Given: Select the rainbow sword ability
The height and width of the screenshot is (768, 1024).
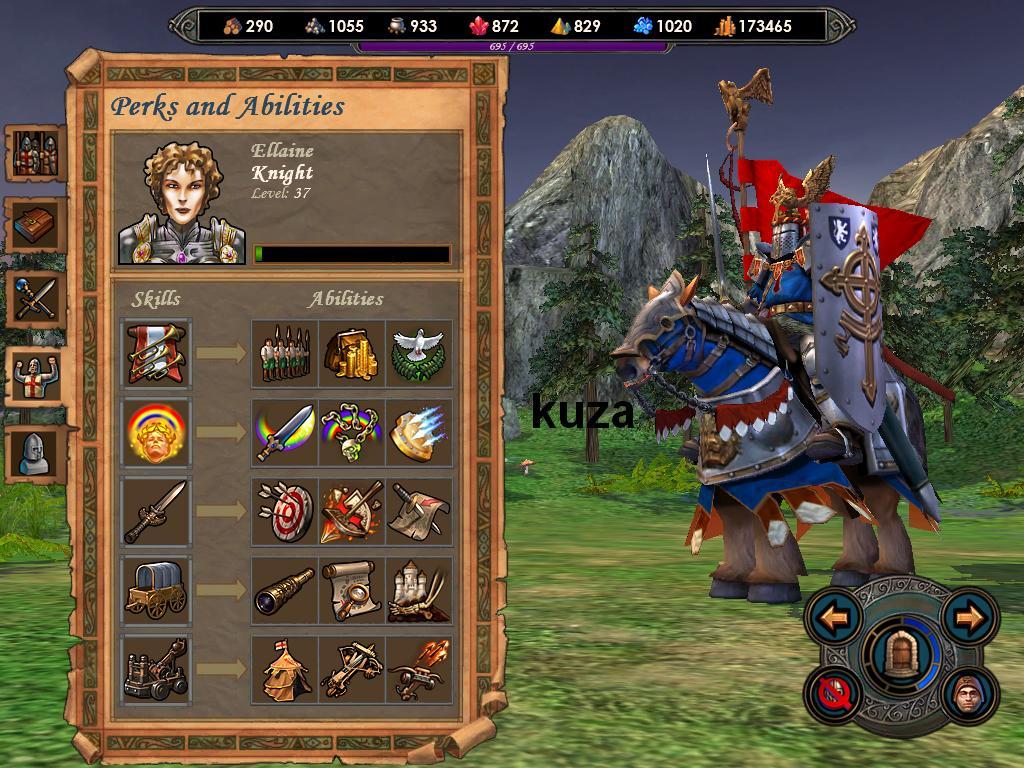Looking at the screenshot, I should pyautogui.click(x=284, y=432).
